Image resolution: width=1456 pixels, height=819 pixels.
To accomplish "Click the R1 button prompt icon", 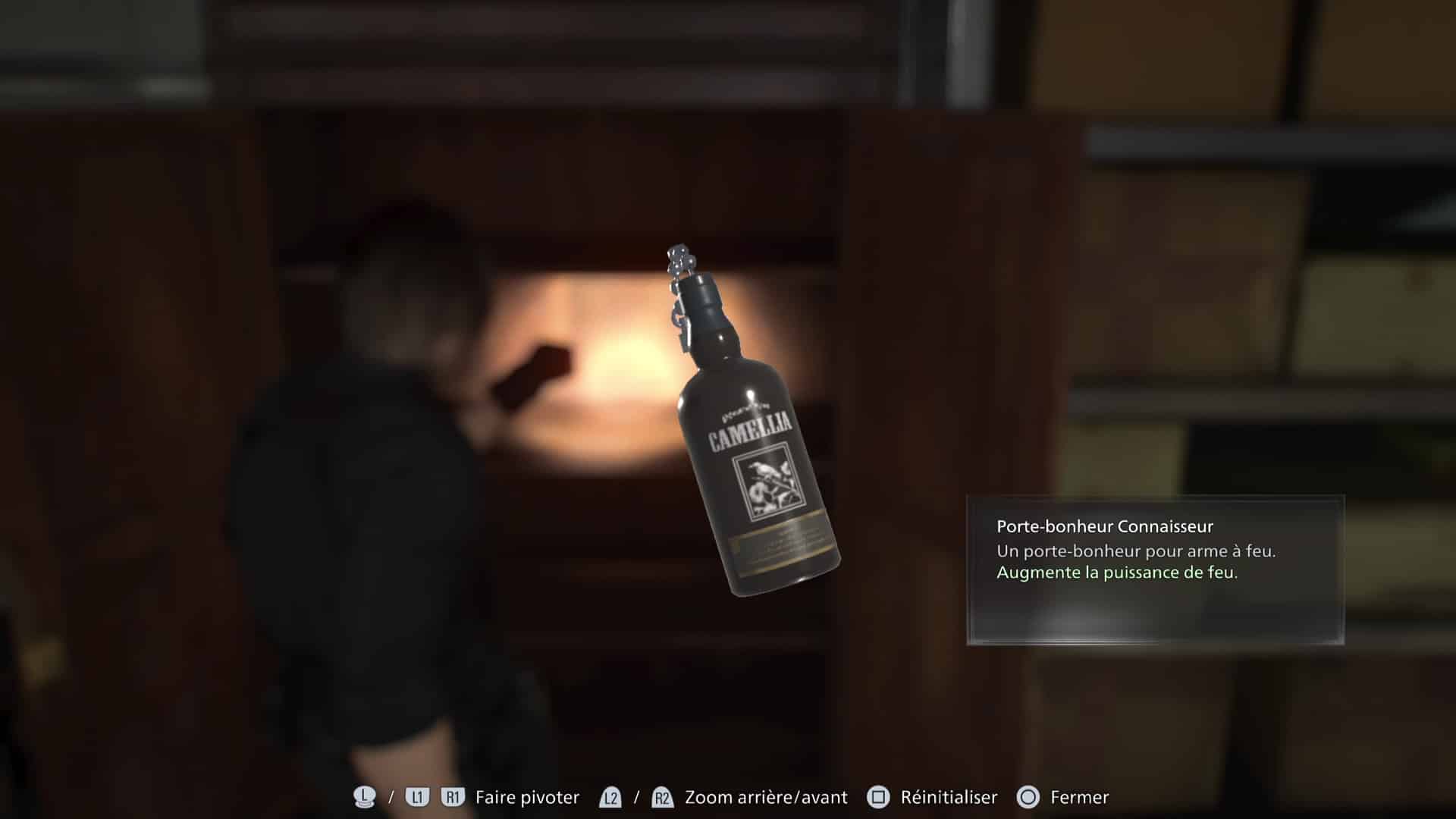I will click(453, 797).
